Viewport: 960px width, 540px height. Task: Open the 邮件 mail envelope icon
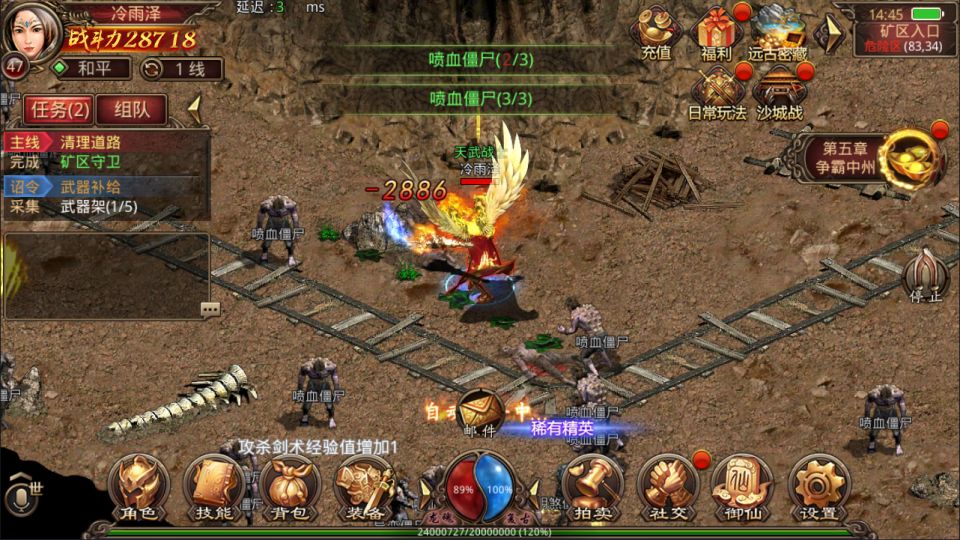pyautogui.click(x=481, y=412)
